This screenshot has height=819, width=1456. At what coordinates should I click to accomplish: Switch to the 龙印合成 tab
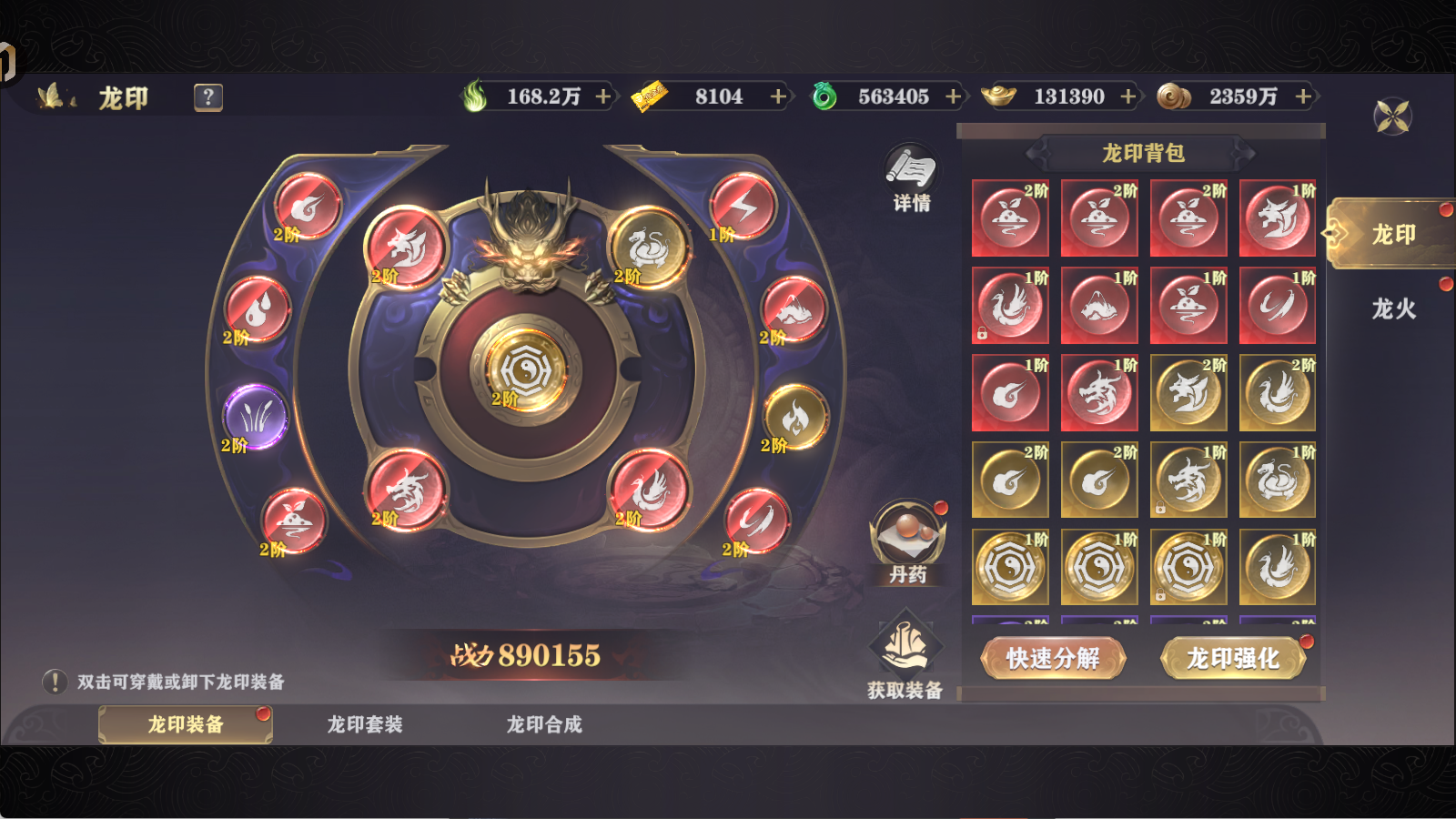[x=546, y=724]
